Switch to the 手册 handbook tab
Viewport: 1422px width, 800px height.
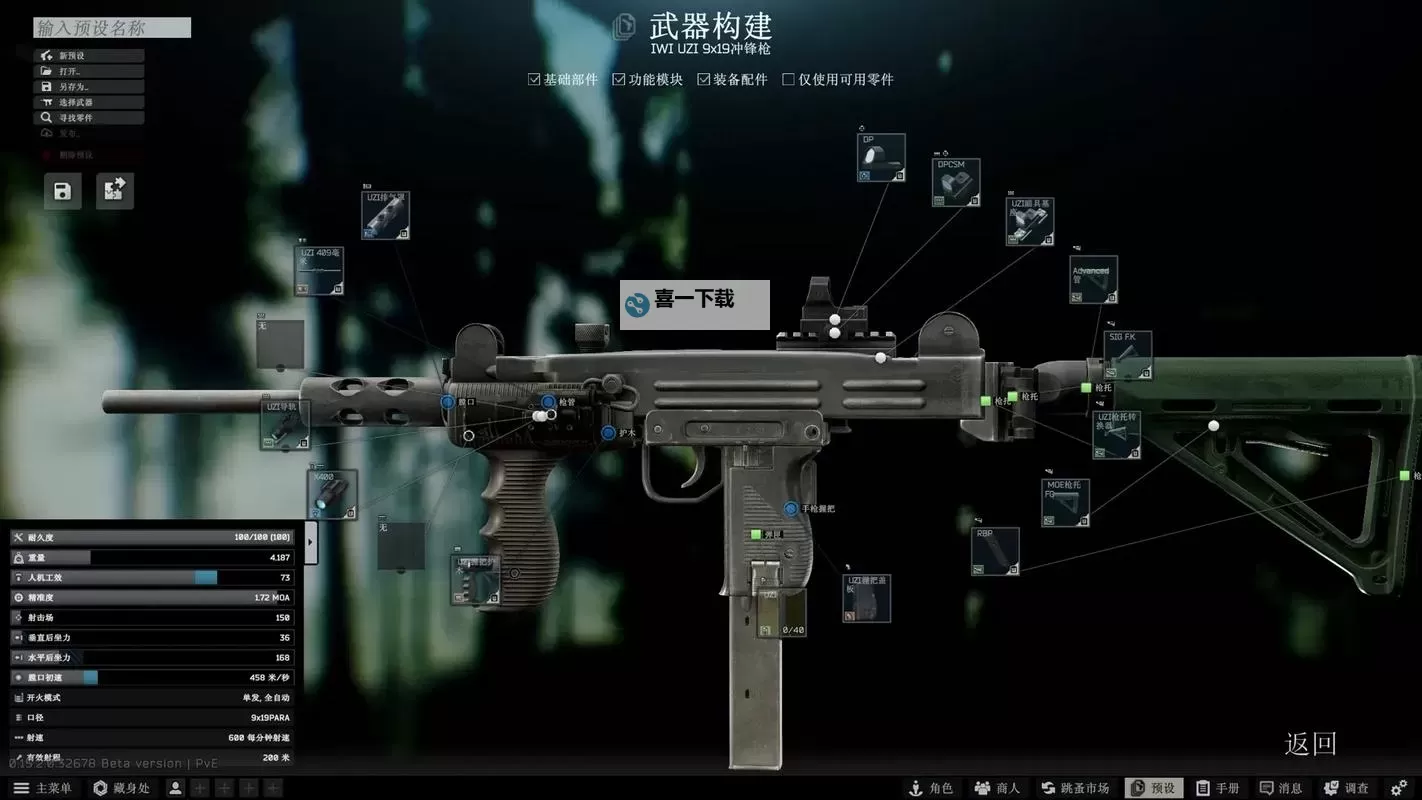[x=1220, y=787]
